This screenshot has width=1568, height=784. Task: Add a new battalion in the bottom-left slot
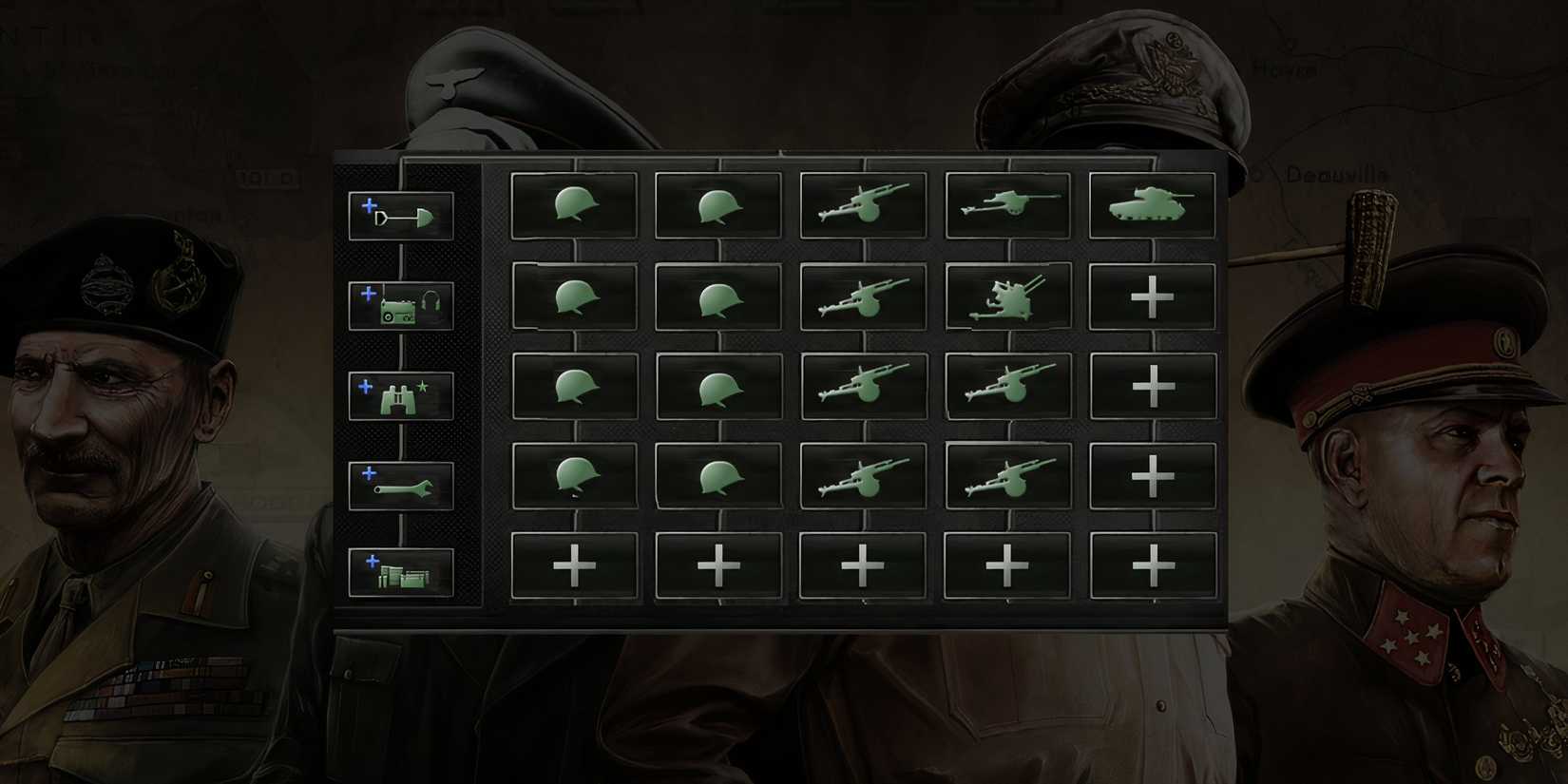pos(574,564)
